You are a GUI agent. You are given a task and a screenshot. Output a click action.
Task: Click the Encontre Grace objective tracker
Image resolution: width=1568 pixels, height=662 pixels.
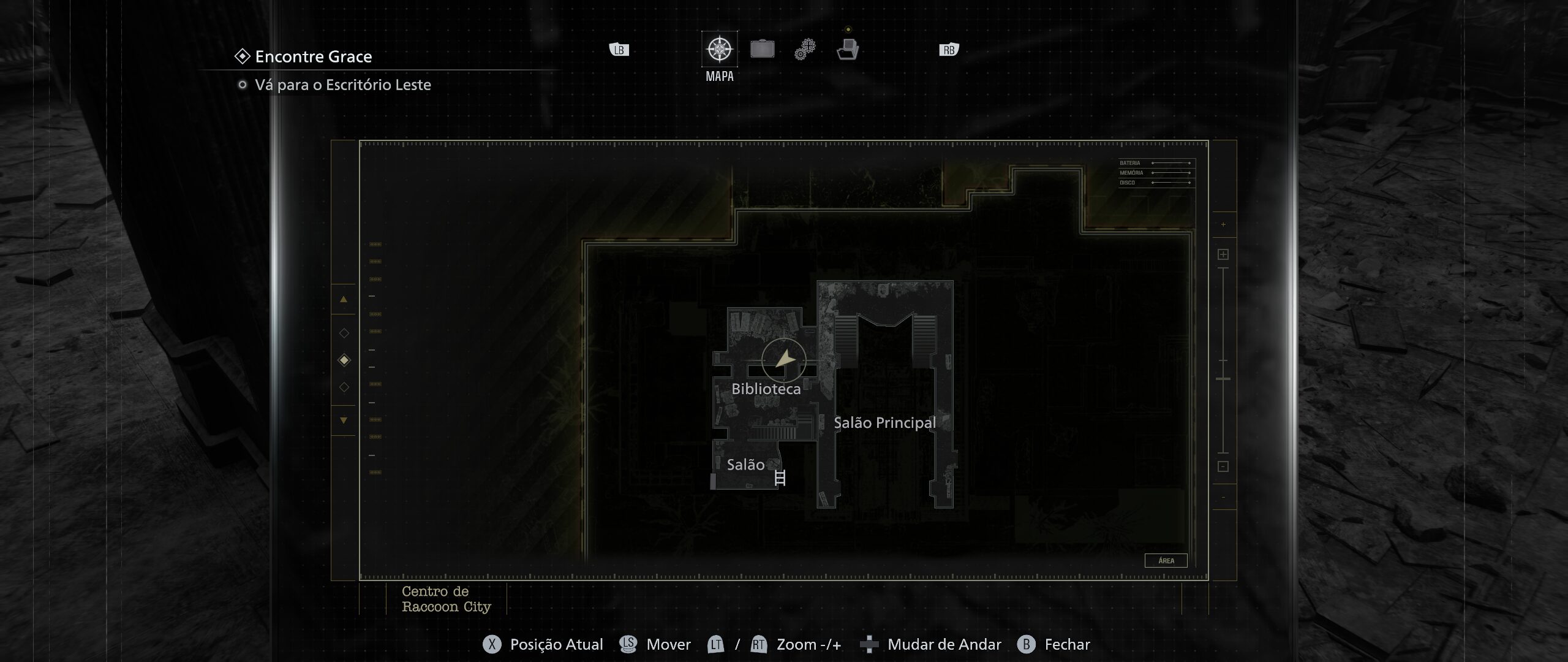(313, 57)
